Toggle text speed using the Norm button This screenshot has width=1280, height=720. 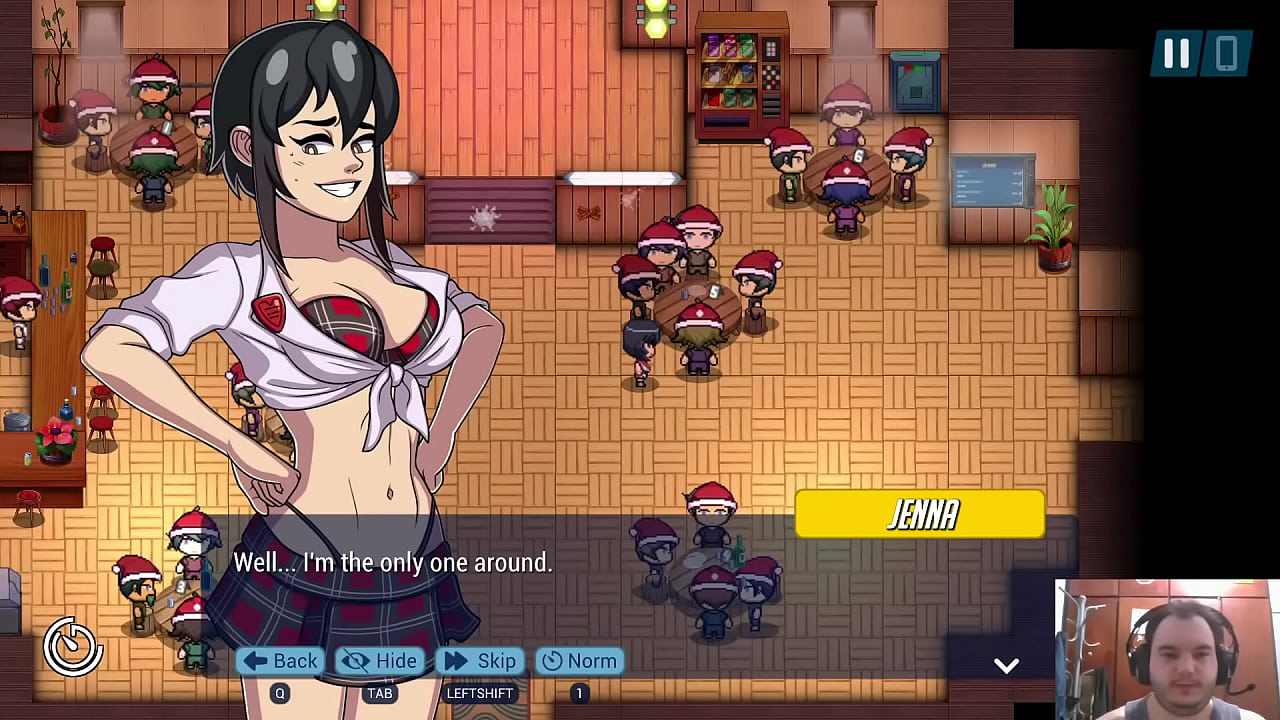[x=580, y=661]
